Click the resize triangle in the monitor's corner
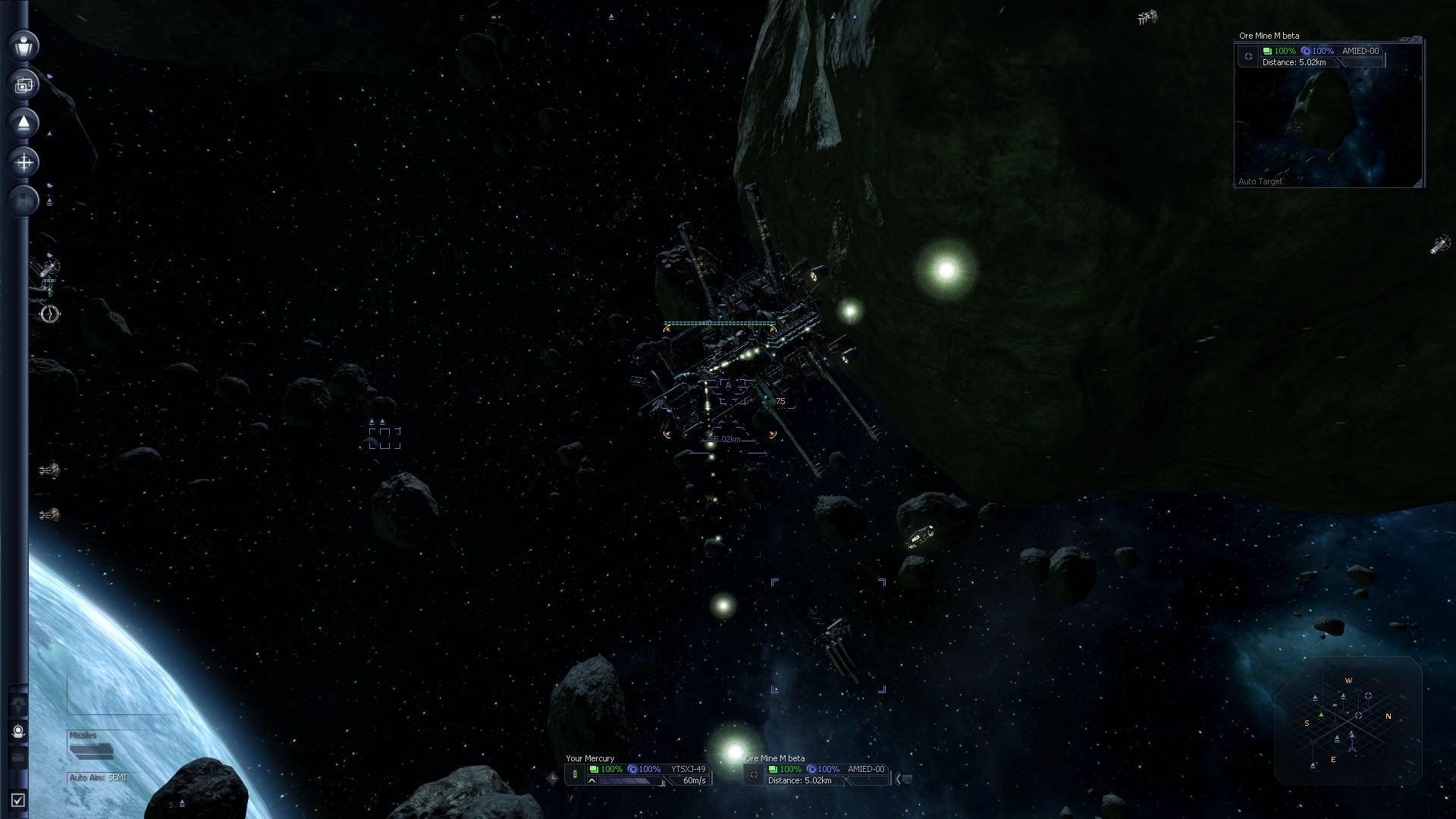 click(x=1420, y=184)
